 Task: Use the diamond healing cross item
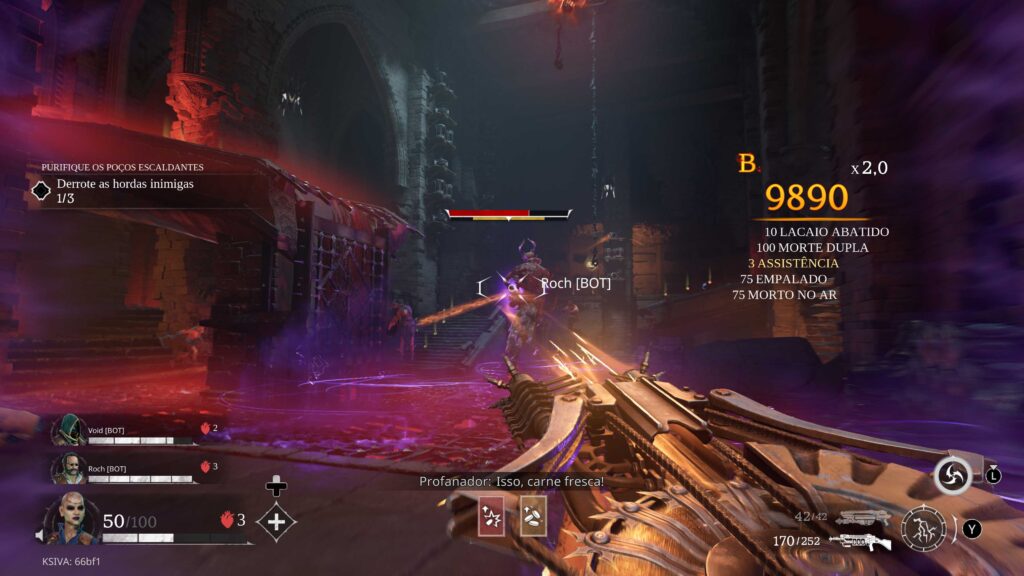[x=276, y=521]
